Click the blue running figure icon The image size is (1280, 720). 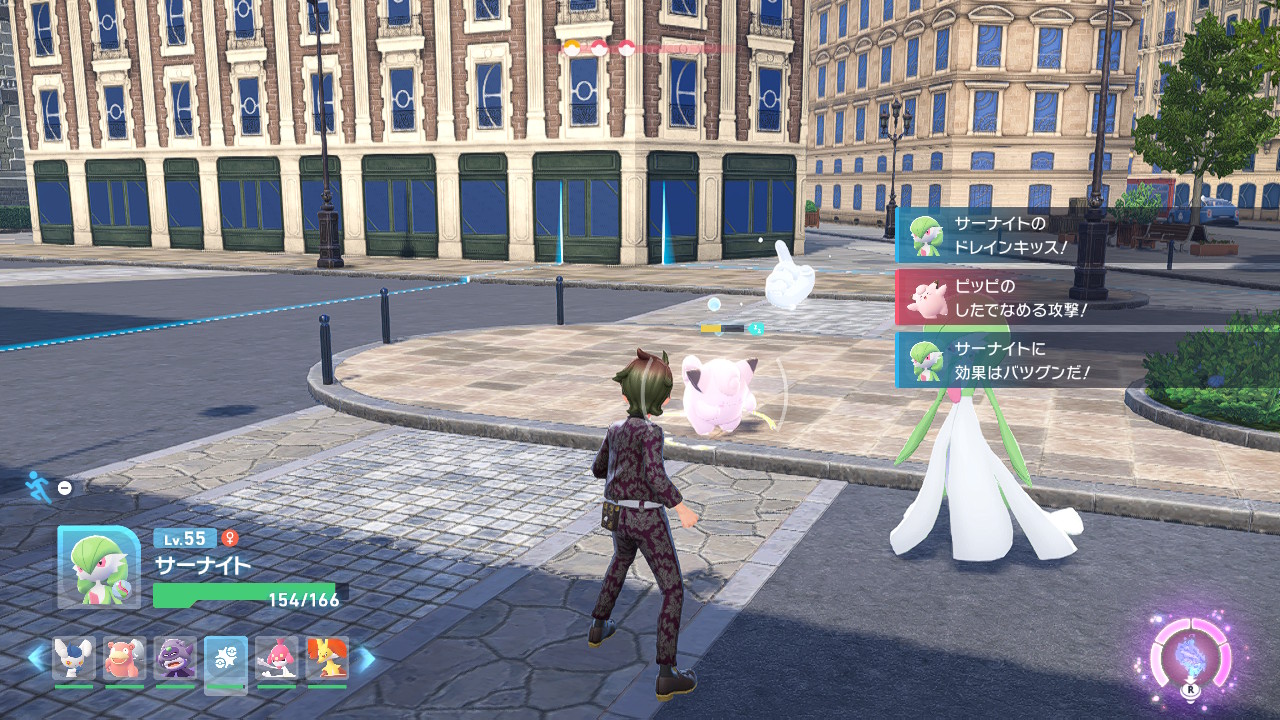(x=37, y=485)
